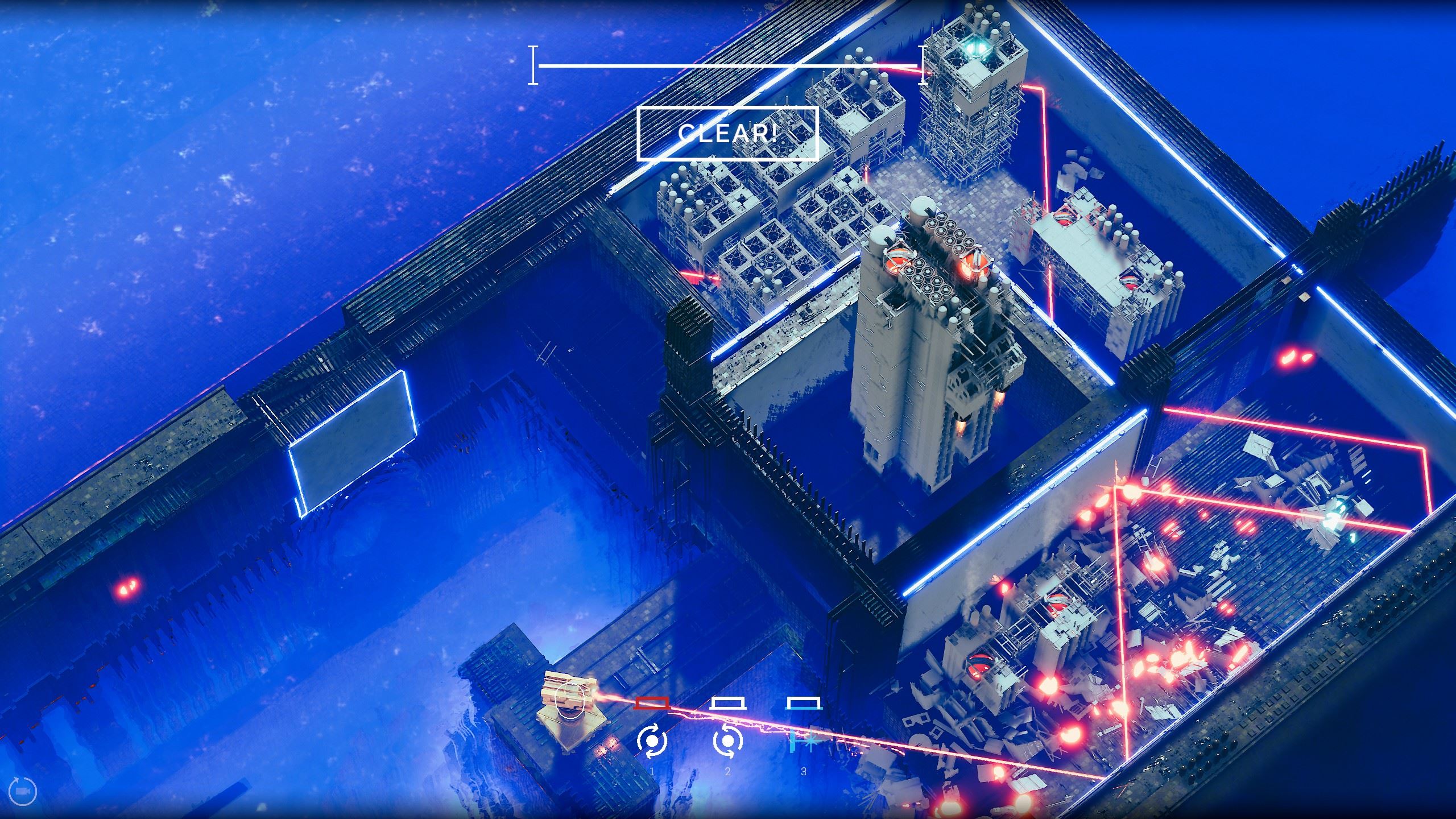Click the rotate icon beneath hotbar slot 1
This screenshot has height=819, width=1456.
[653, 742]
